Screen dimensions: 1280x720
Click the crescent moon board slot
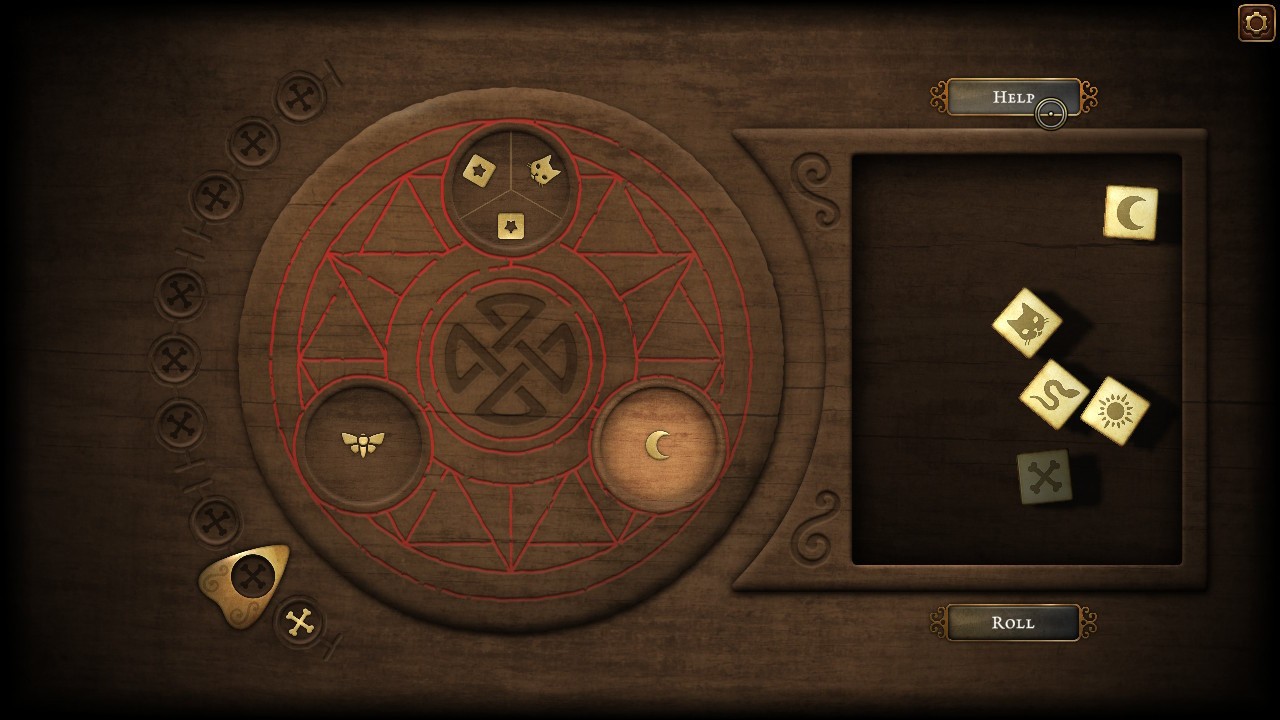pyautogui.click(x=658, y=445)
